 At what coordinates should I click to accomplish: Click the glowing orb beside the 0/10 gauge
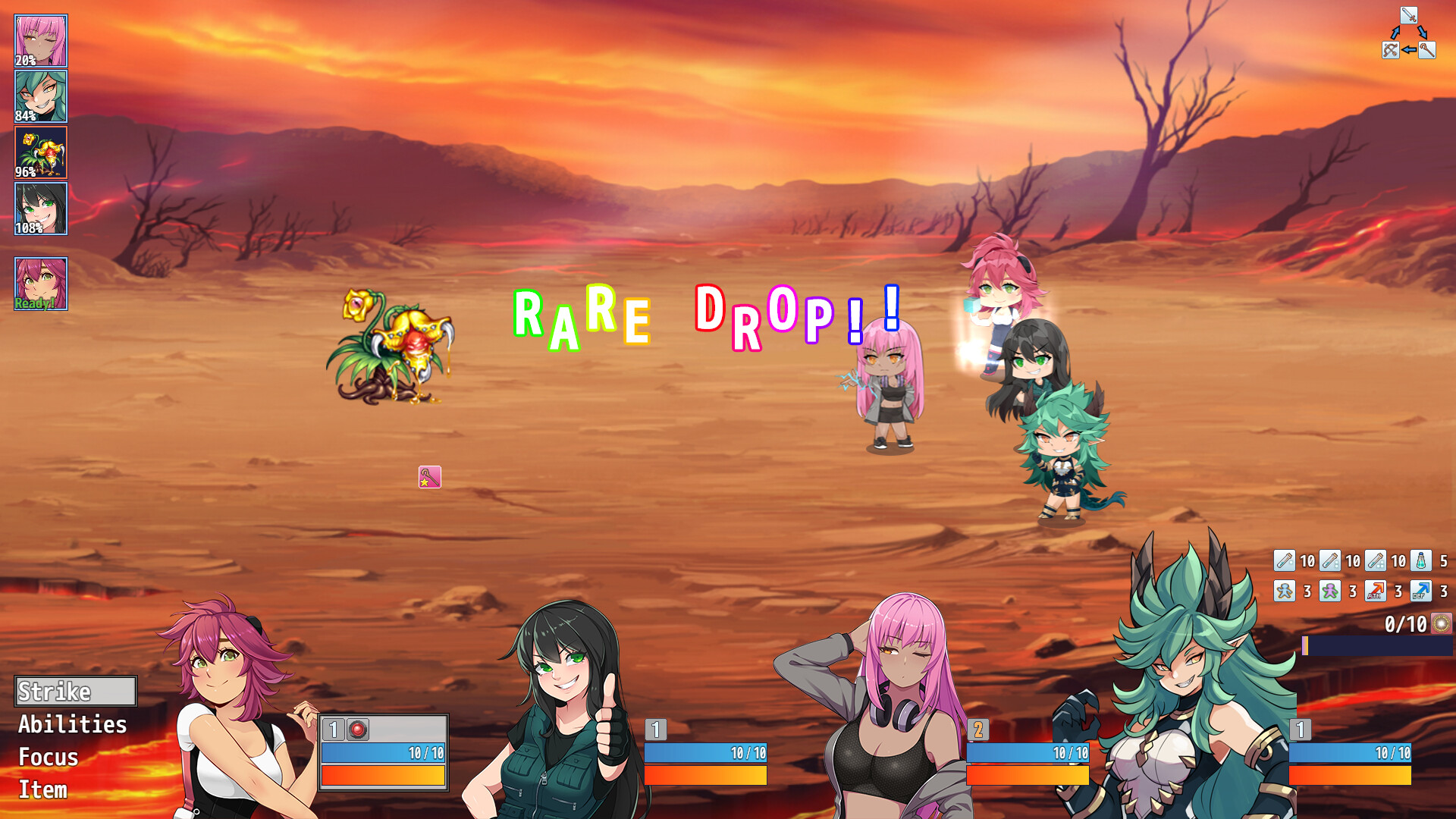[x=1440, y=624]
